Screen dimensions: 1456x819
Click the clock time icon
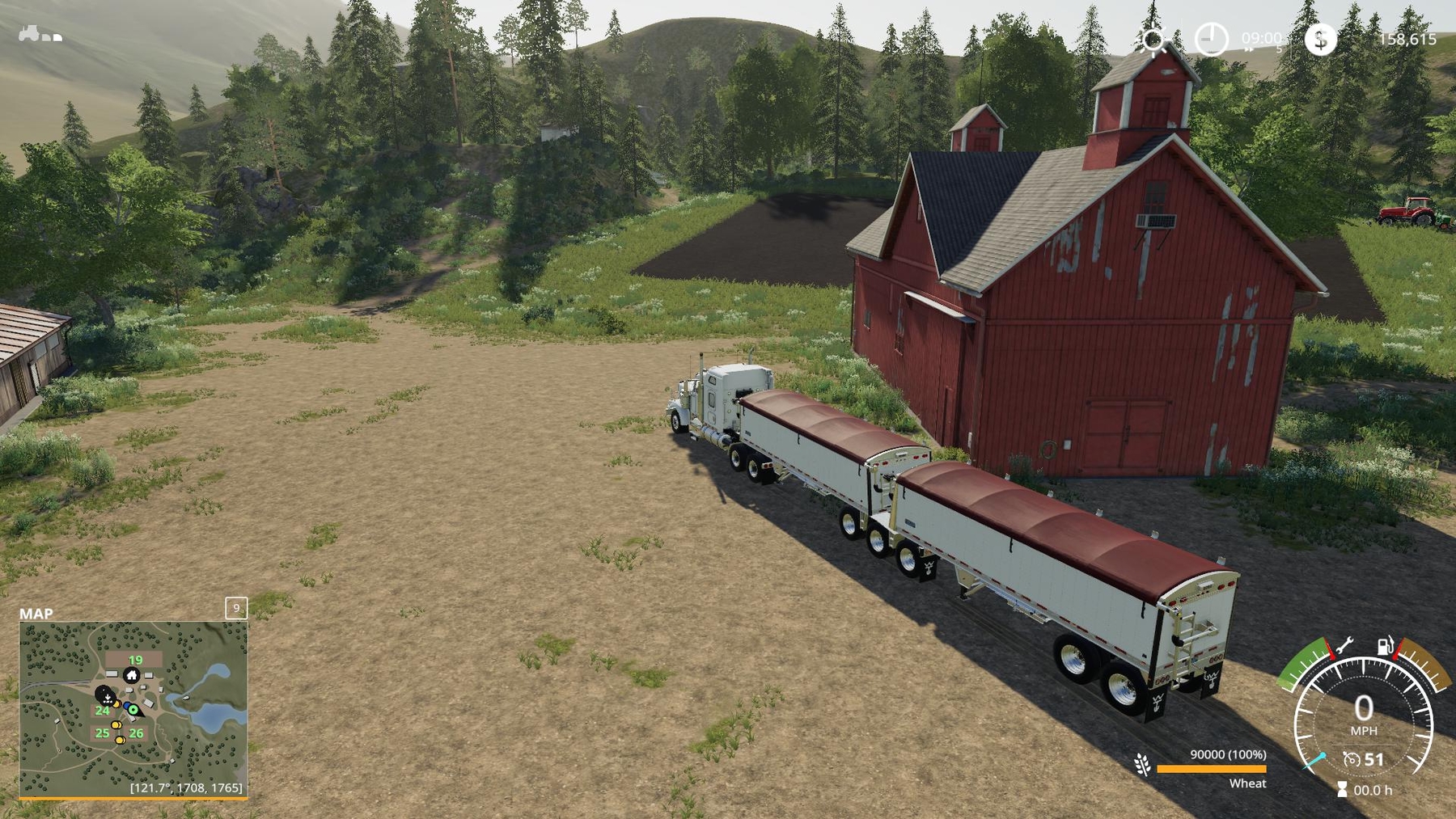[1211, 39]
